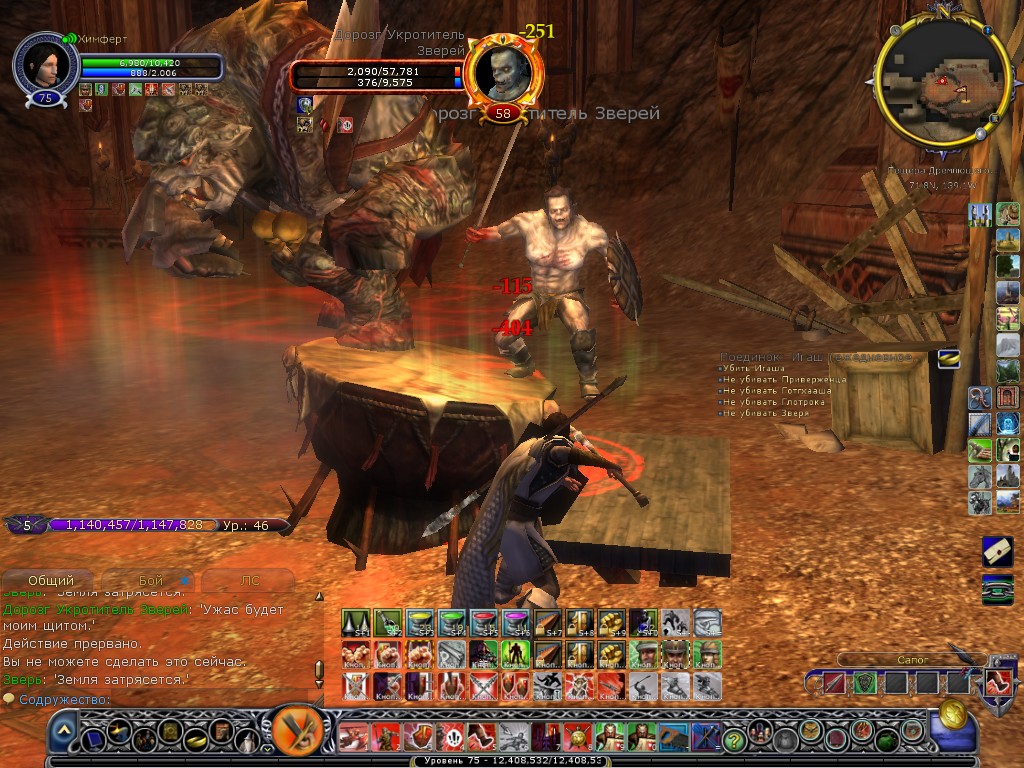Open the green question mark help button

pyautogui.click(x=735, y=739)
